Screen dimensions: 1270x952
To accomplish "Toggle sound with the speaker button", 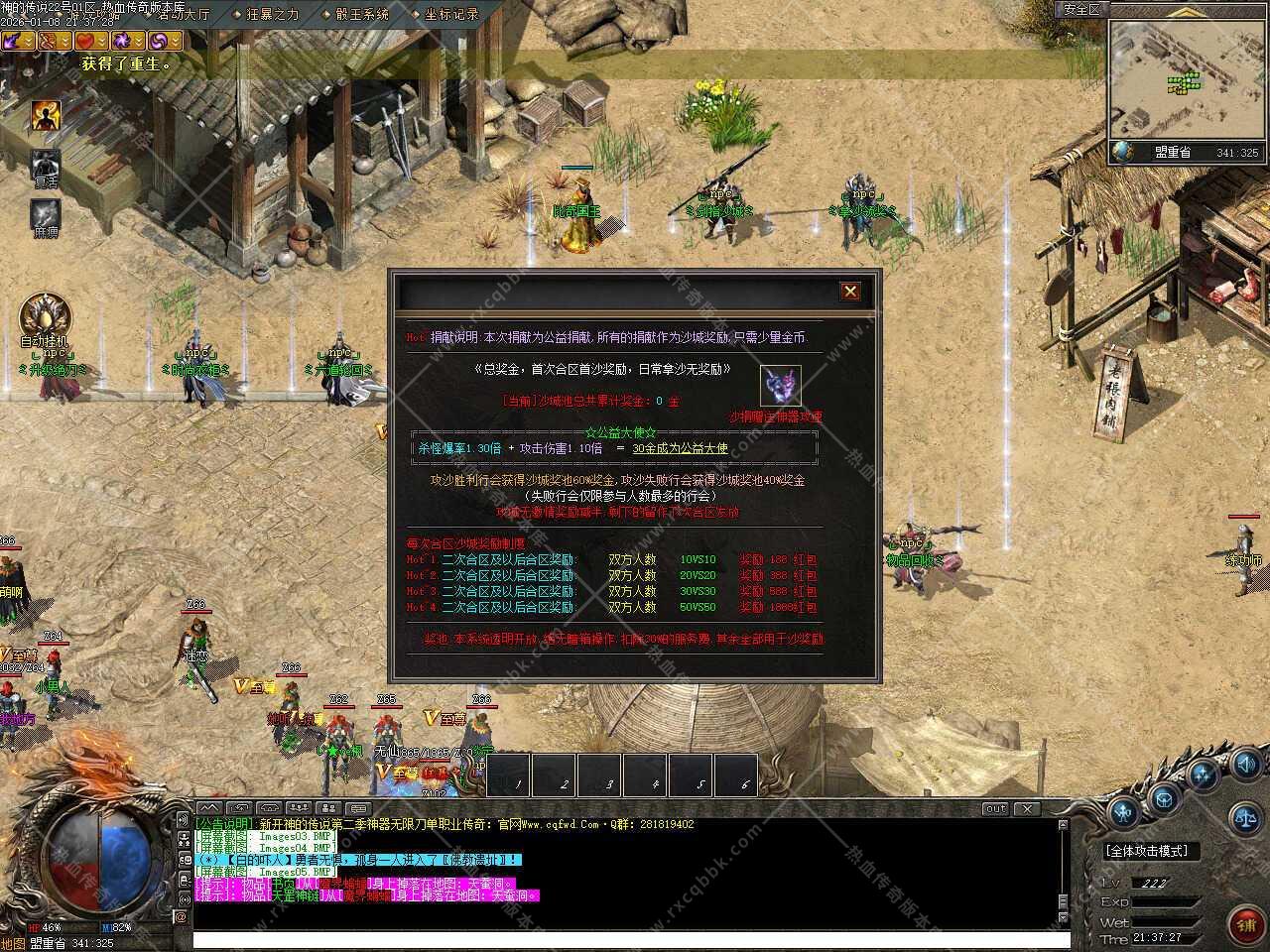I will 1246,765.
